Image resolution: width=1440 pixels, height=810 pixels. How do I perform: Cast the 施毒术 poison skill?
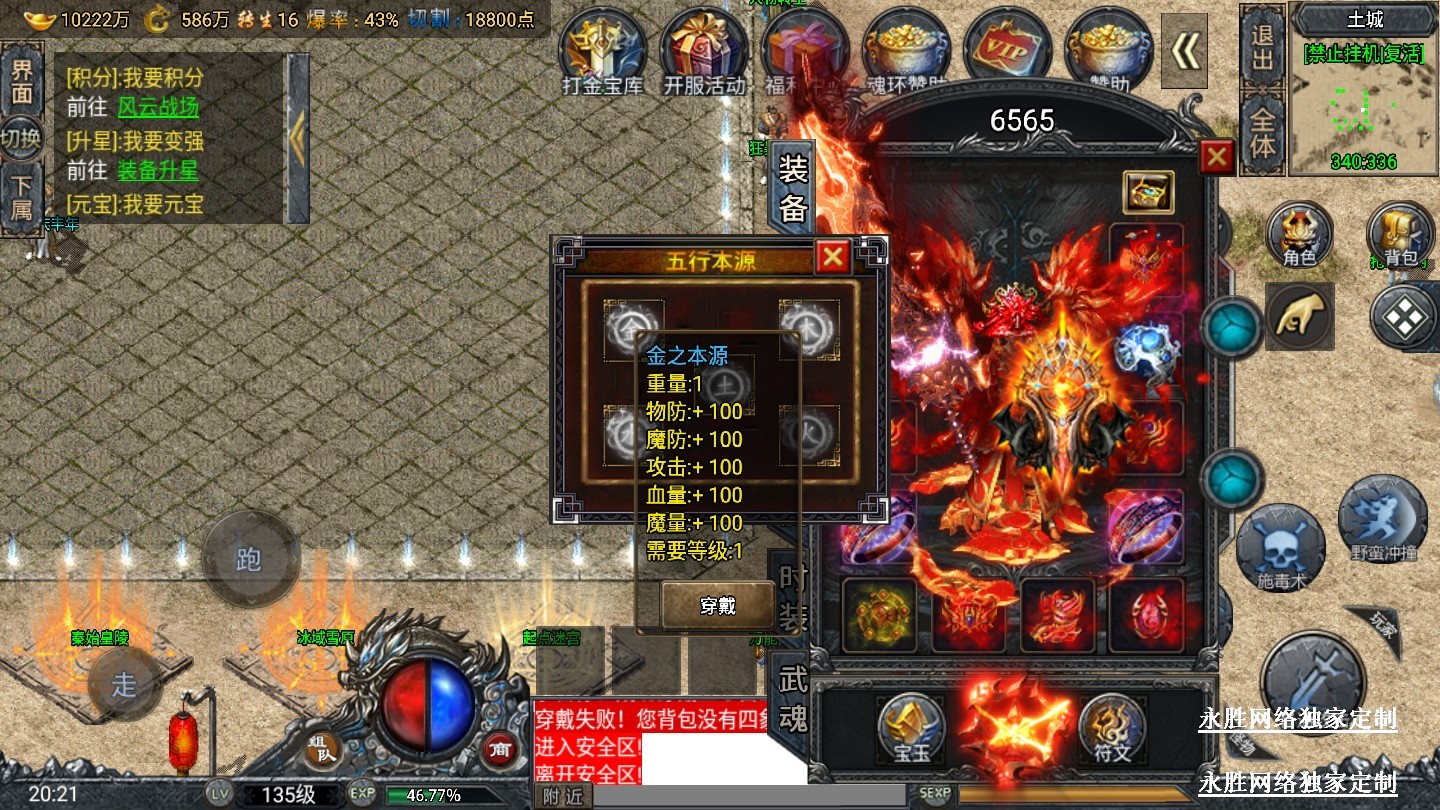point(1280,548)
